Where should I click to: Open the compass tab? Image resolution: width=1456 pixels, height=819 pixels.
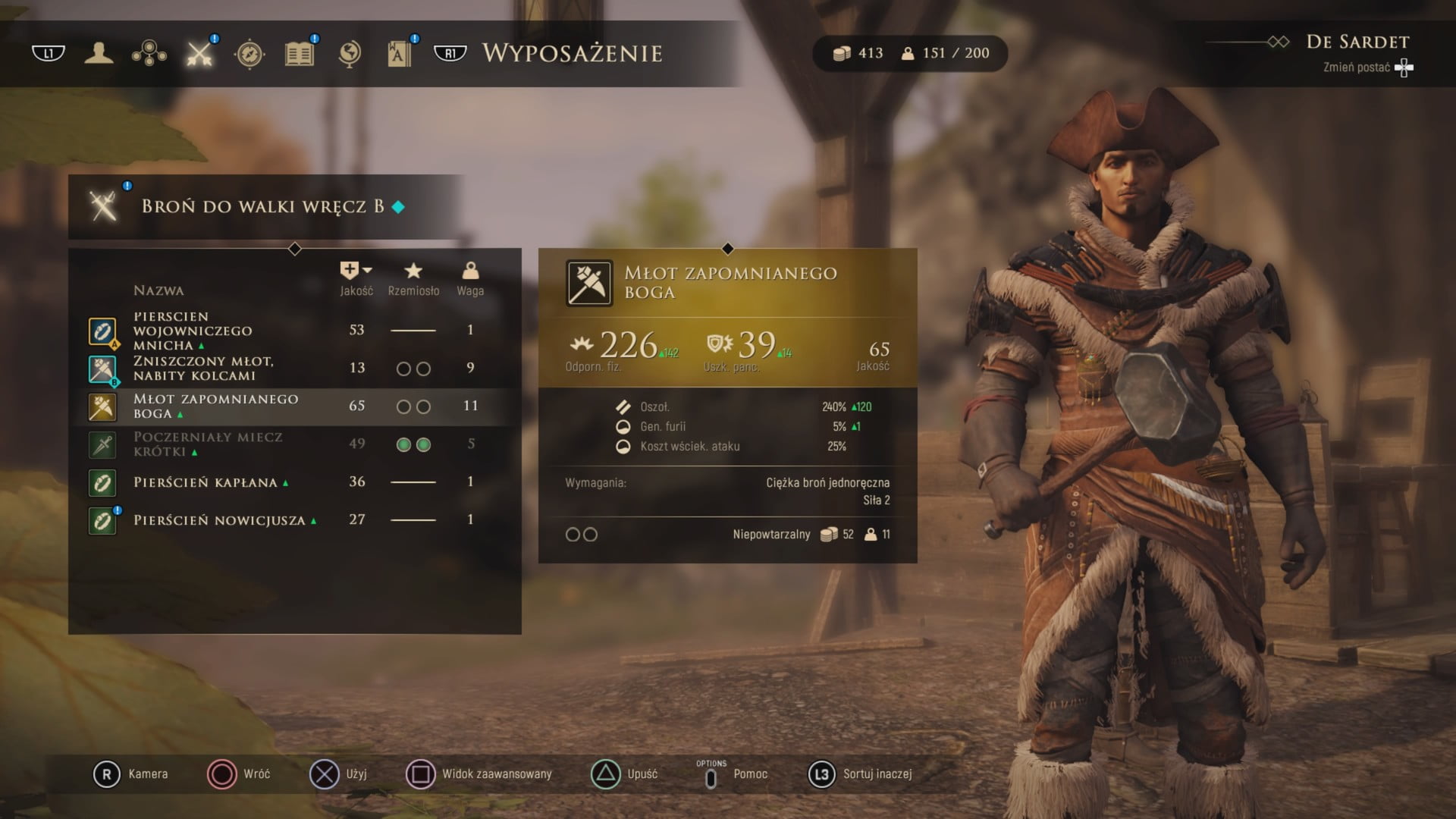click(249, 53)
